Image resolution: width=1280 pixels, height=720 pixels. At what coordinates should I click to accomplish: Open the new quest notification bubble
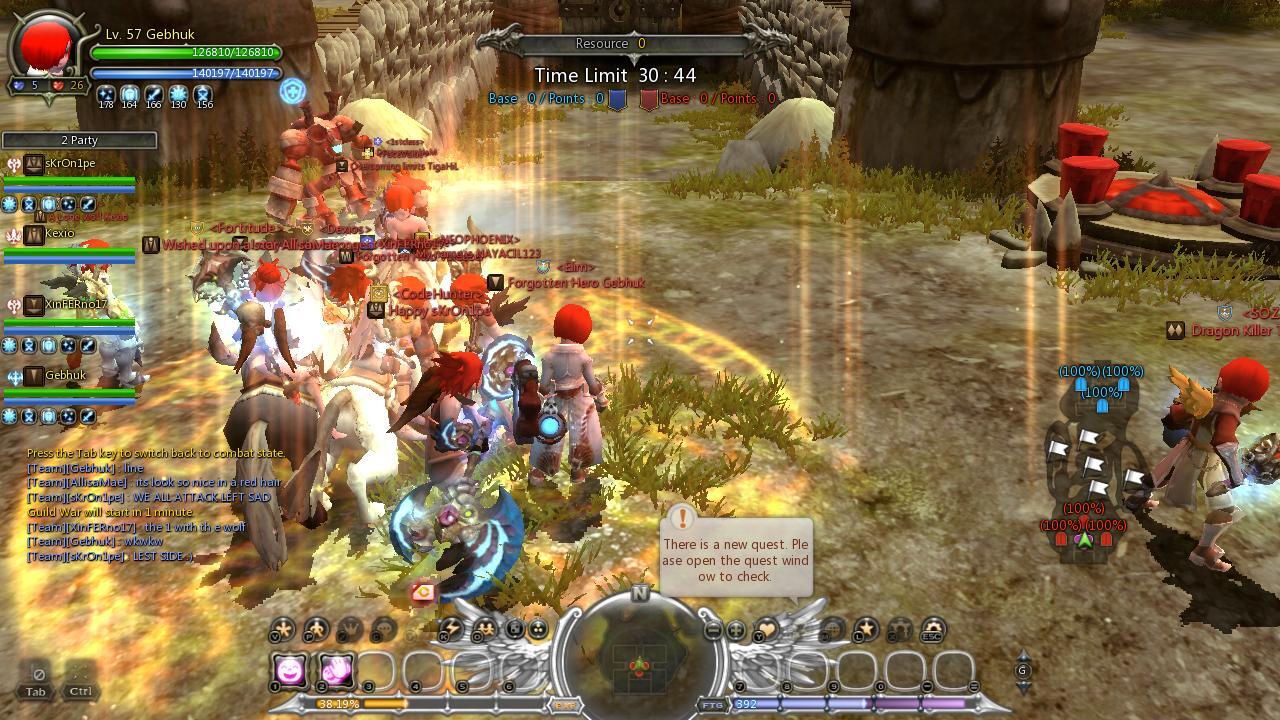(736, 556)
